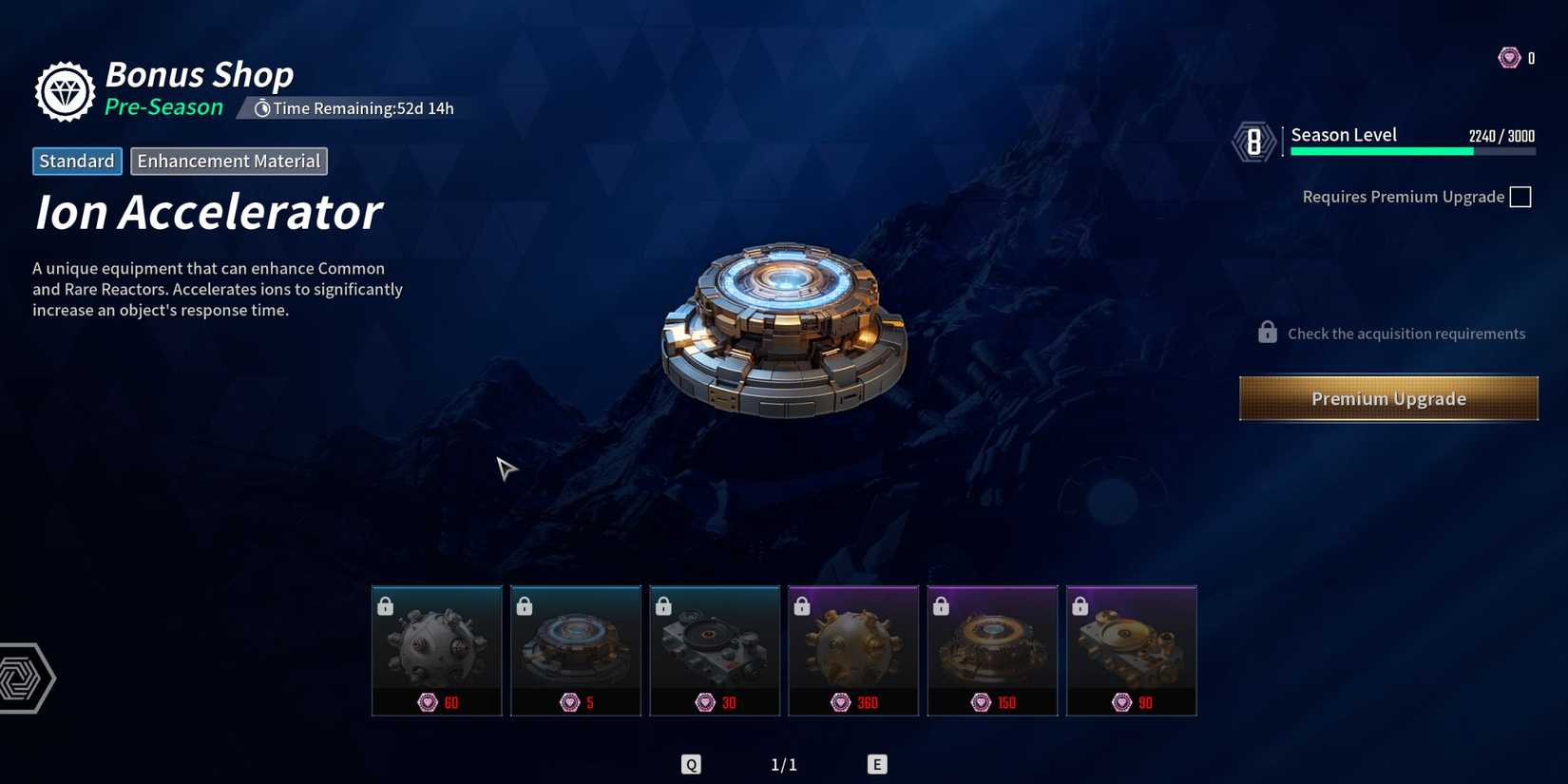Select the Season Level 8 hexagon badge
The width and height of the screenshot is (1568, 784).
[x=1254, y=141]
